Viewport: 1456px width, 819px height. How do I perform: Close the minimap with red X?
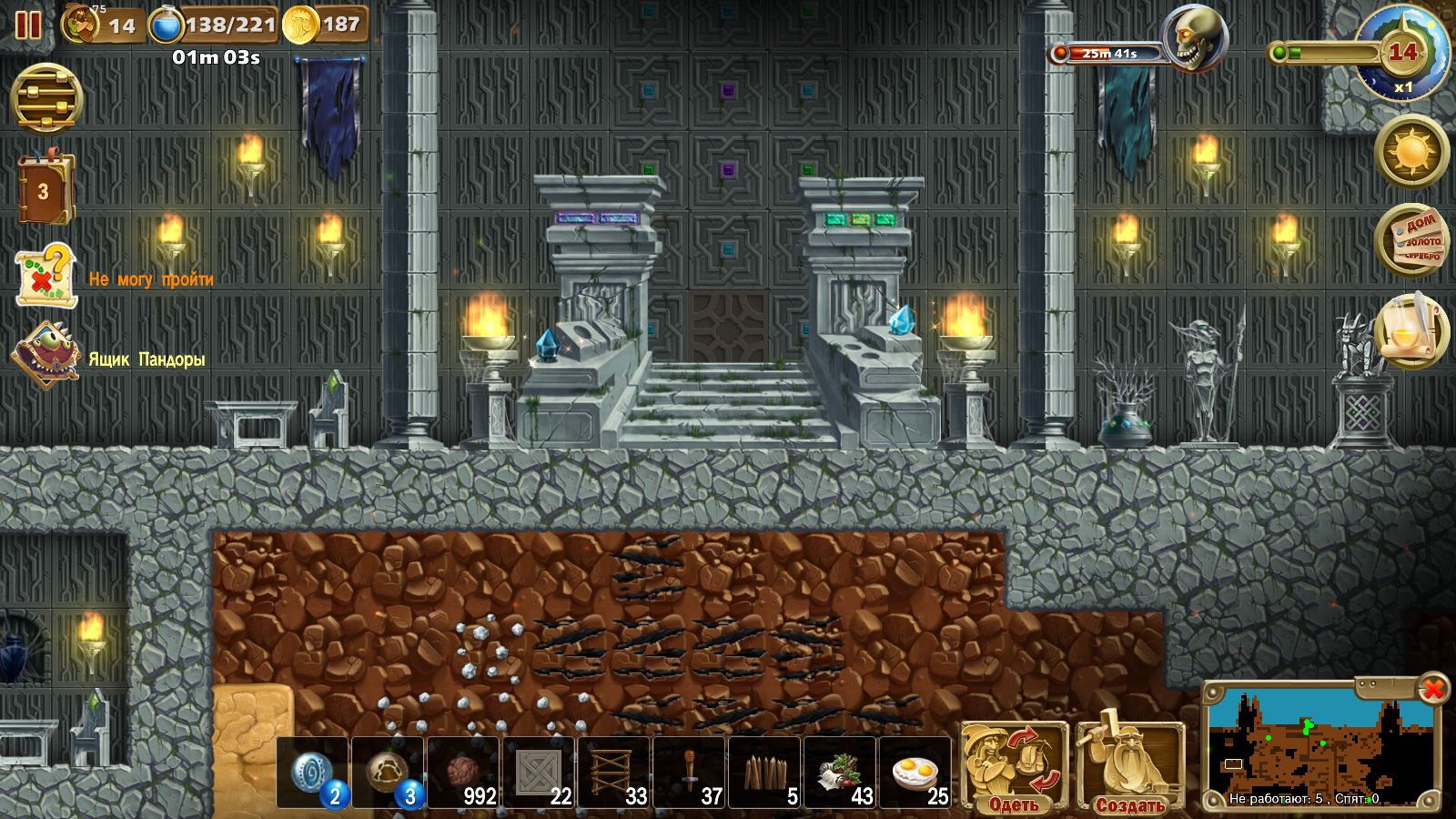point(1433,689)
